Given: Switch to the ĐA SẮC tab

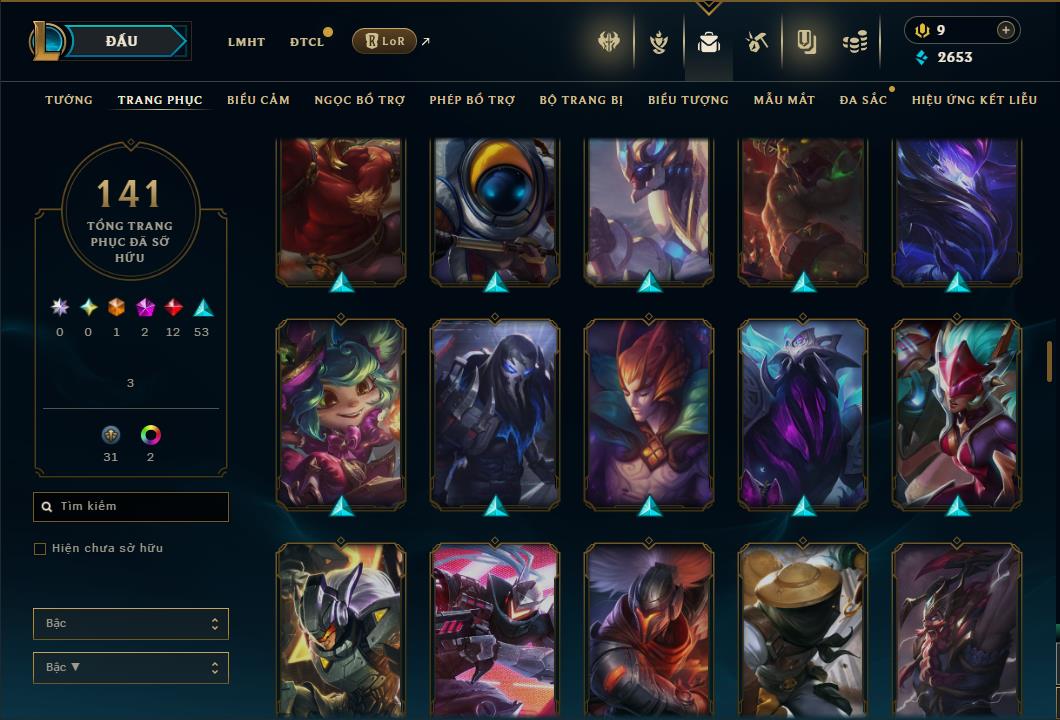Looking at the screenshot, I should point(863,100).
